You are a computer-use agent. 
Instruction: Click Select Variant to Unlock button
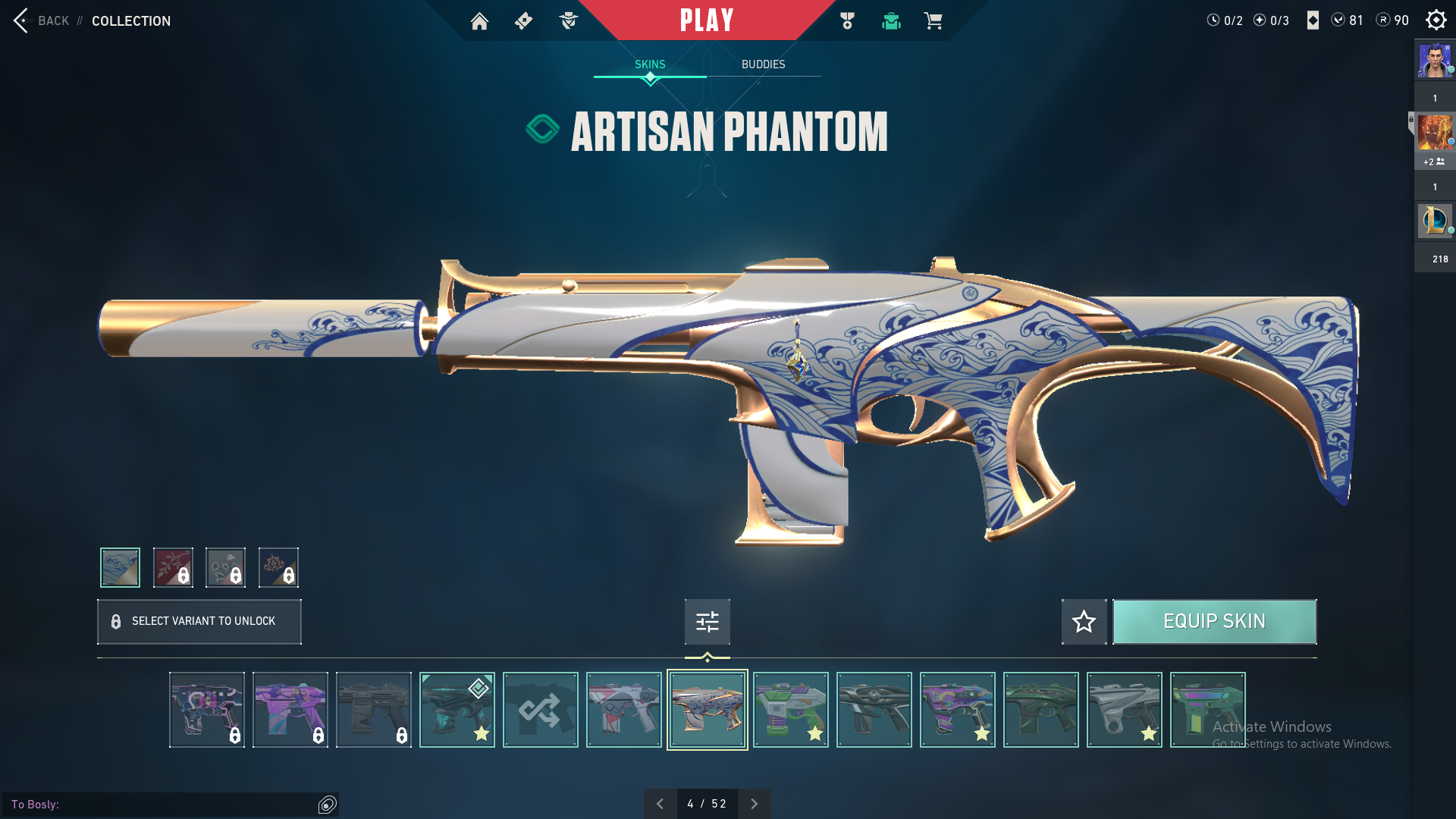(x=199, y=622)
